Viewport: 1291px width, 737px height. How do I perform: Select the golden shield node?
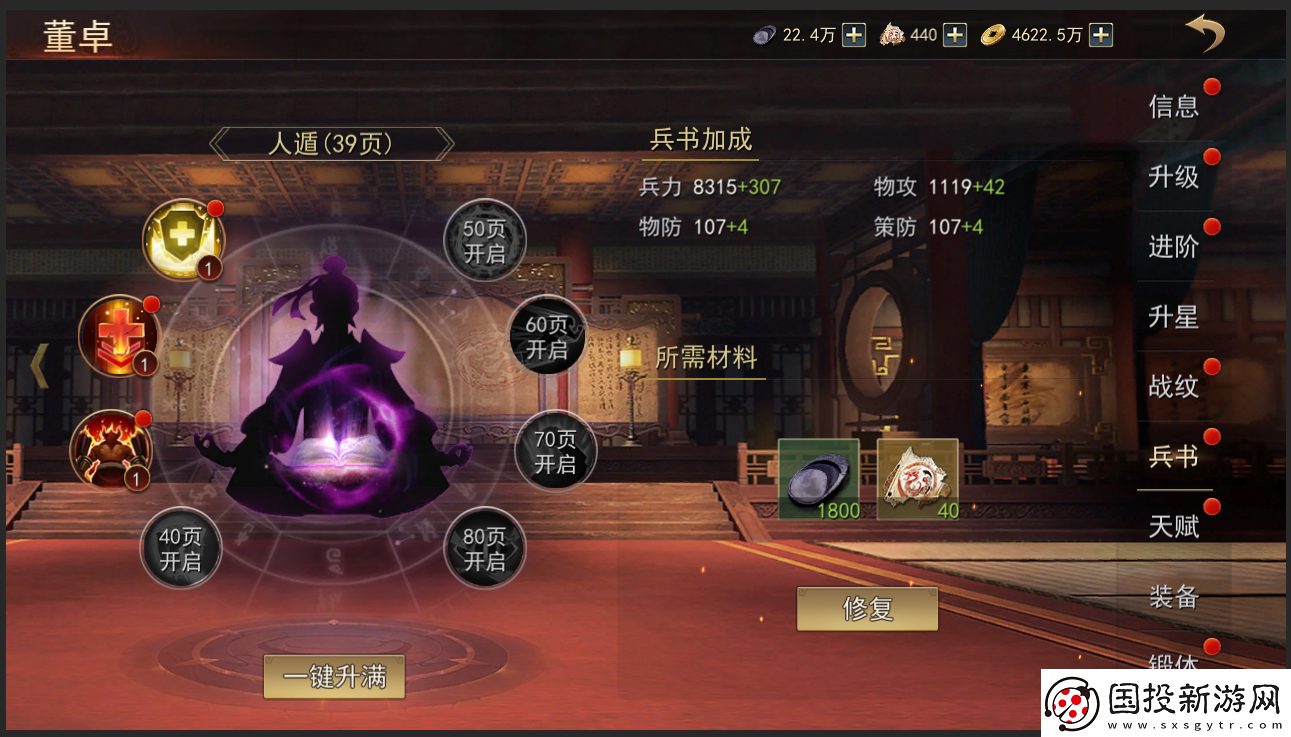[x=183, y=240]
